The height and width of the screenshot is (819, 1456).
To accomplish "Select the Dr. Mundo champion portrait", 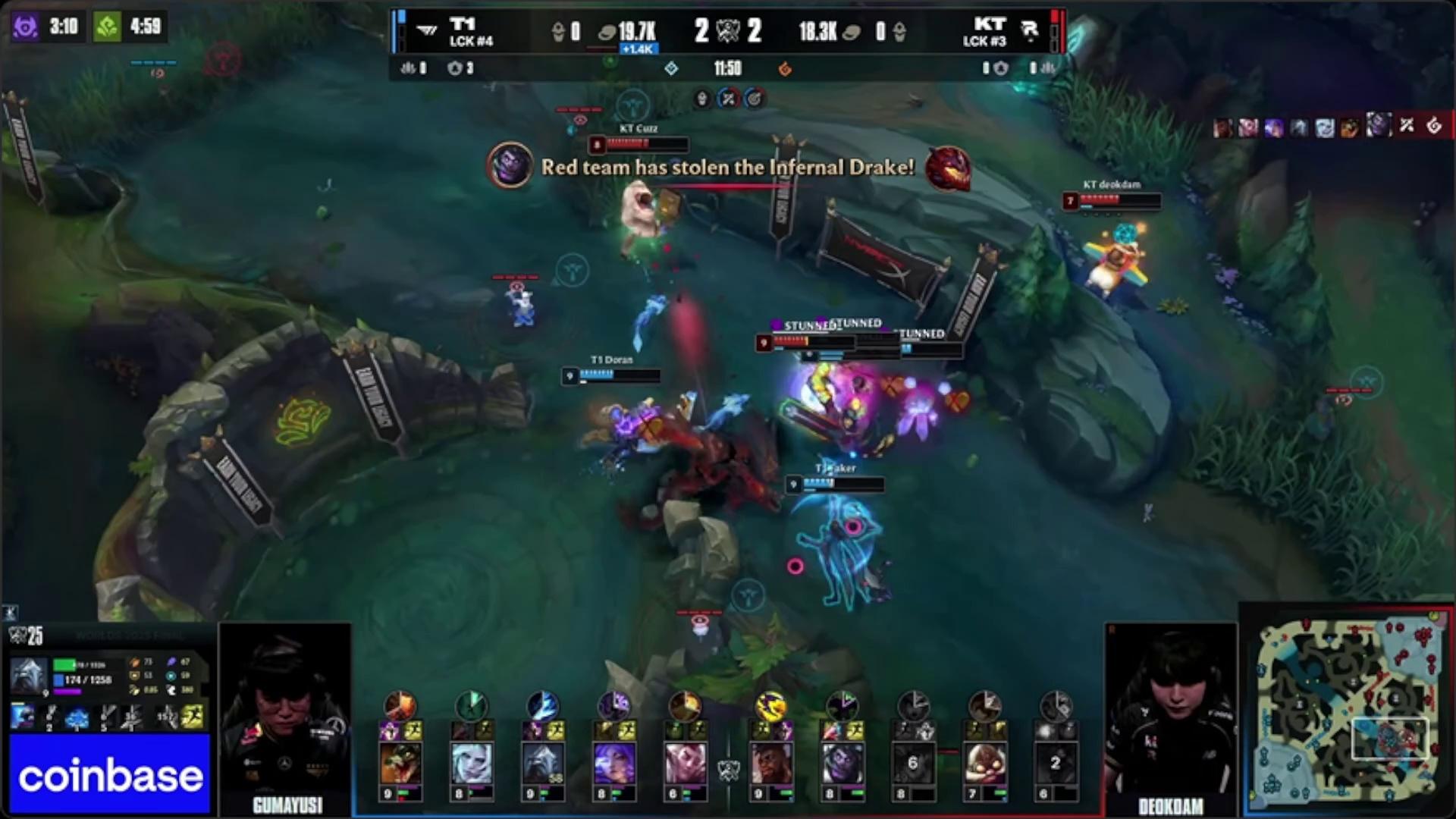I will 842,762.
